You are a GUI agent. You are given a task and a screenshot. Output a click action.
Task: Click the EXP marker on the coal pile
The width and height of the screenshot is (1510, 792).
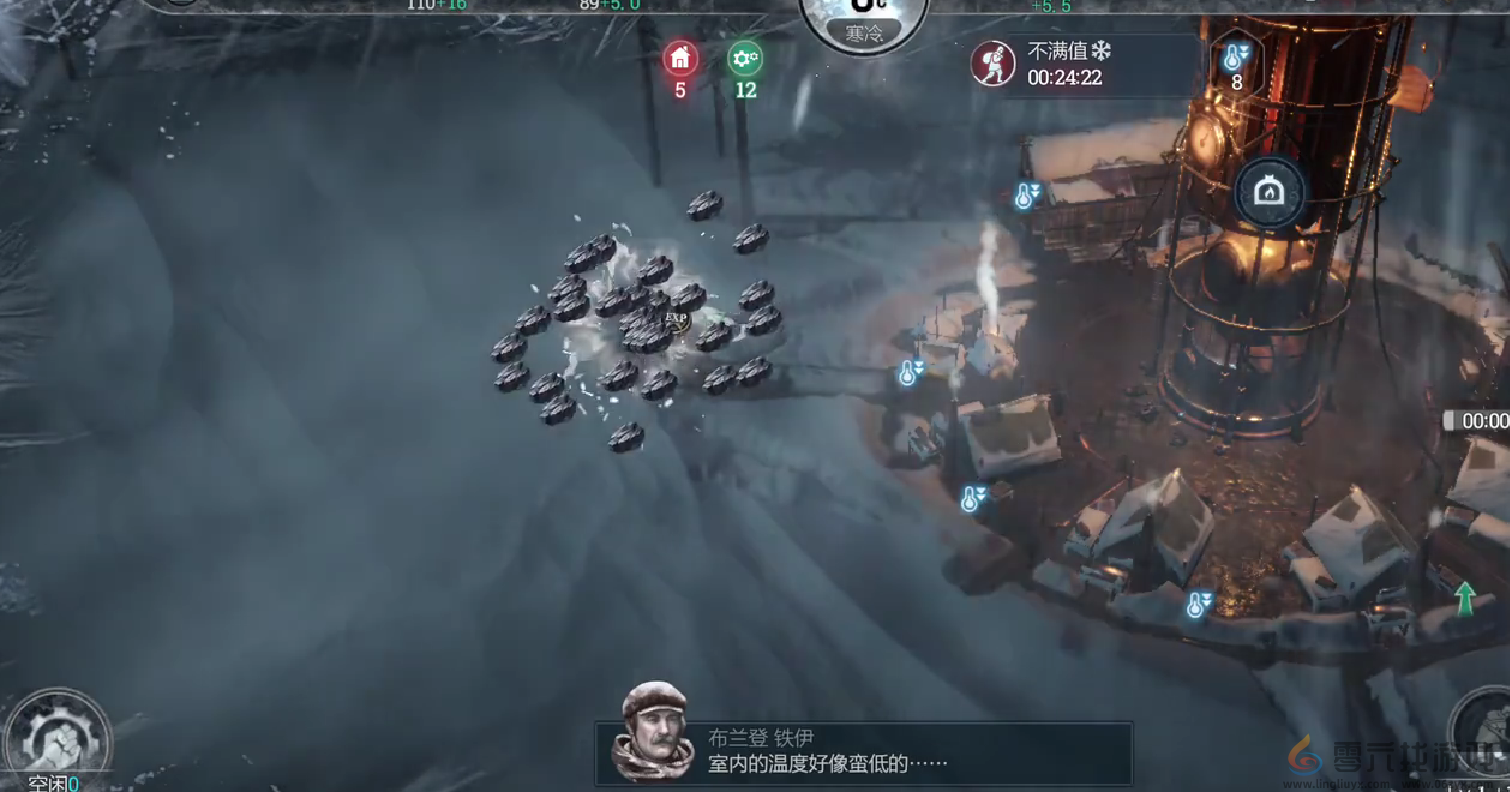pyautogui.click(x=676, y=315)
